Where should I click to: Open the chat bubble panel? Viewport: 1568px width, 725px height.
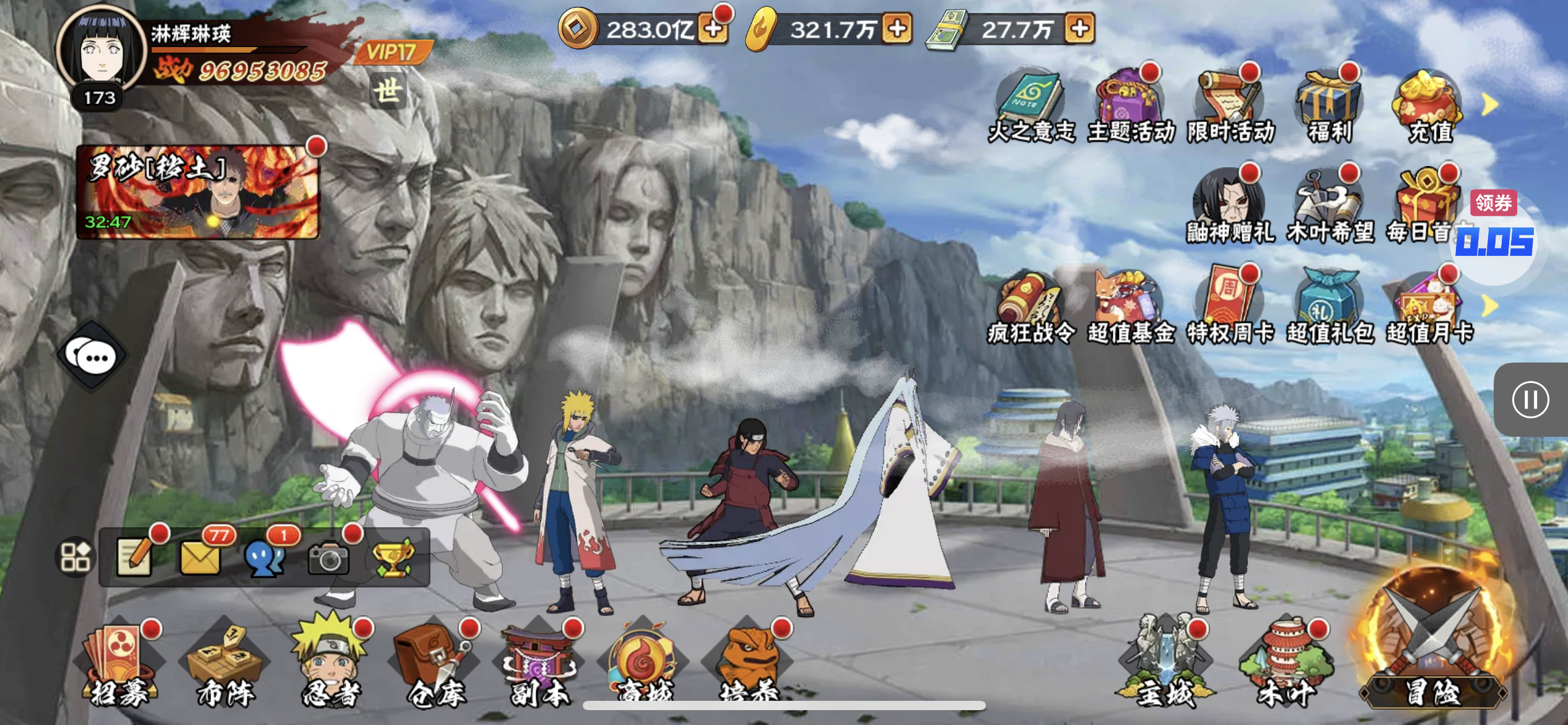92,356
